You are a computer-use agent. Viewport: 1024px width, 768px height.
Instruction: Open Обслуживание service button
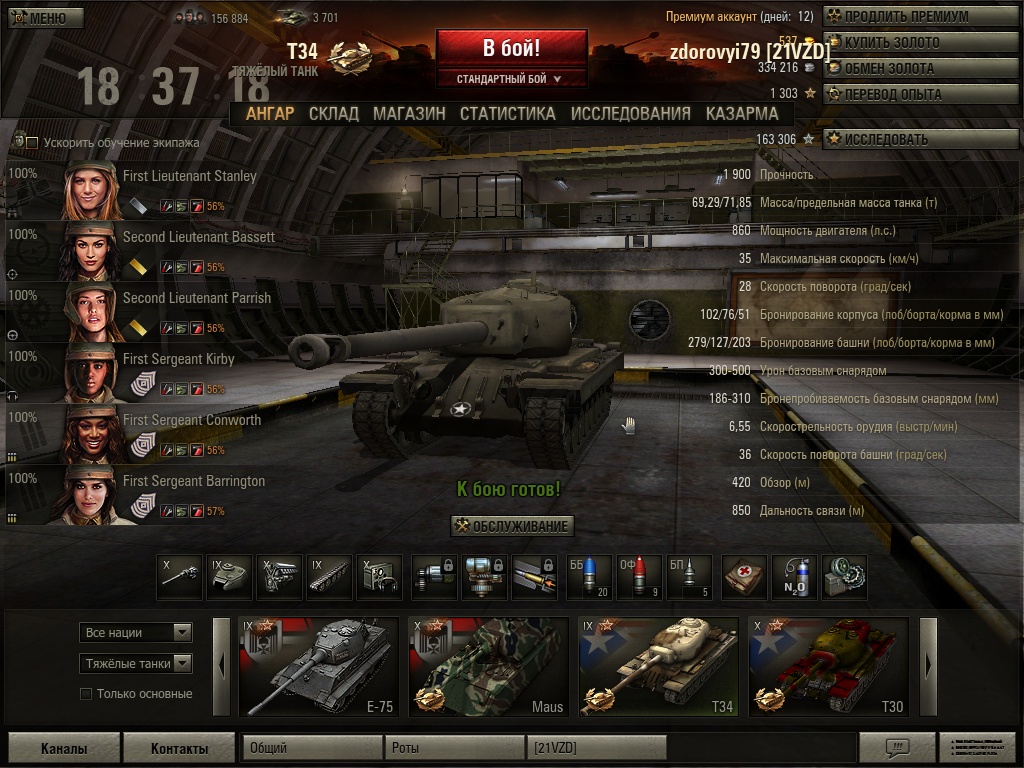[x=512, y=527]
